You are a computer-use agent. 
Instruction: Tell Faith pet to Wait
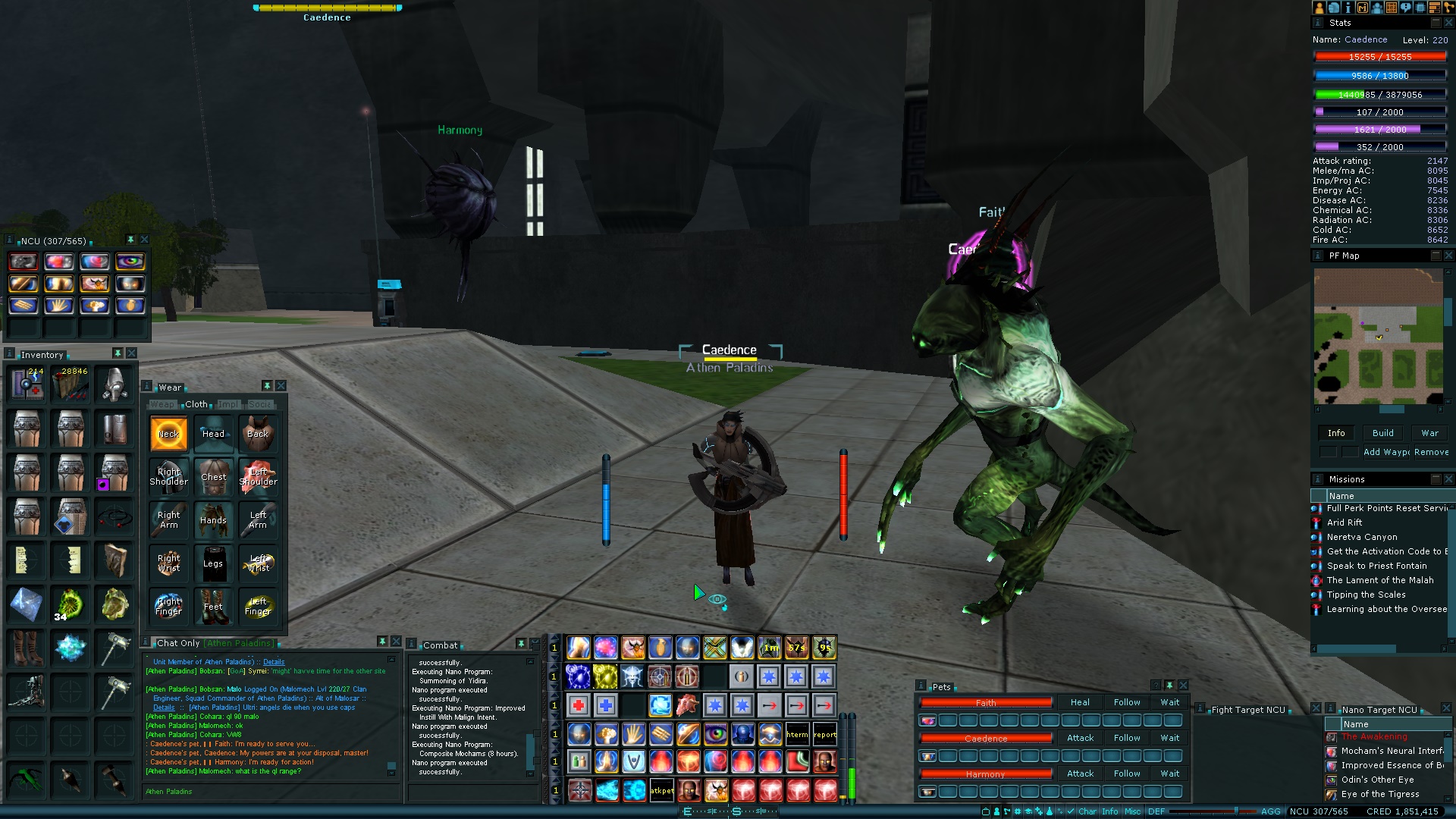(x=1169, y=702)
